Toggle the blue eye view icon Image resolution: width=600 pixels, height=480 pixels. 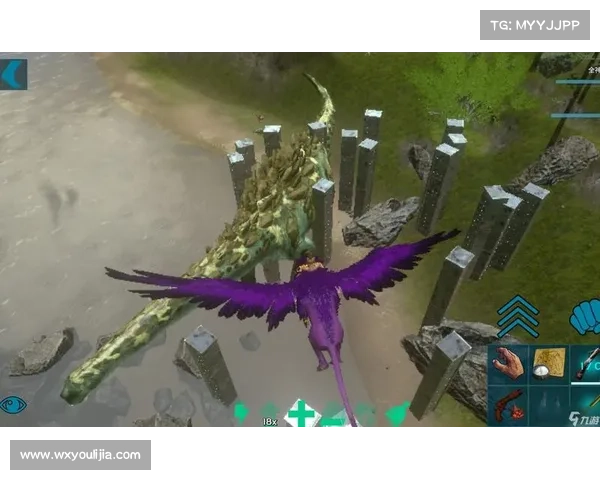[14, 405]
